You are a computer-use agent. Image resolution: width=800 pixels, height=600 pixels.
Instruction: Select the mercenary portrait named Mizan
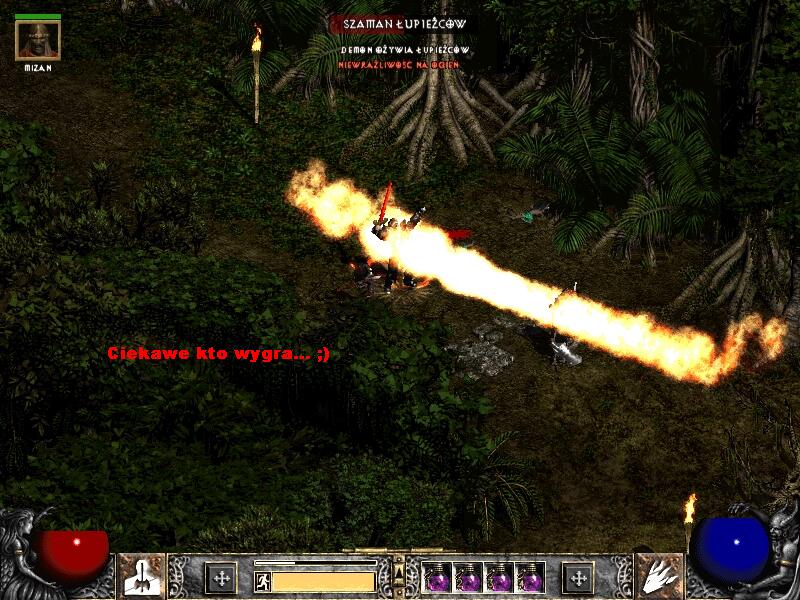point(38,40)
